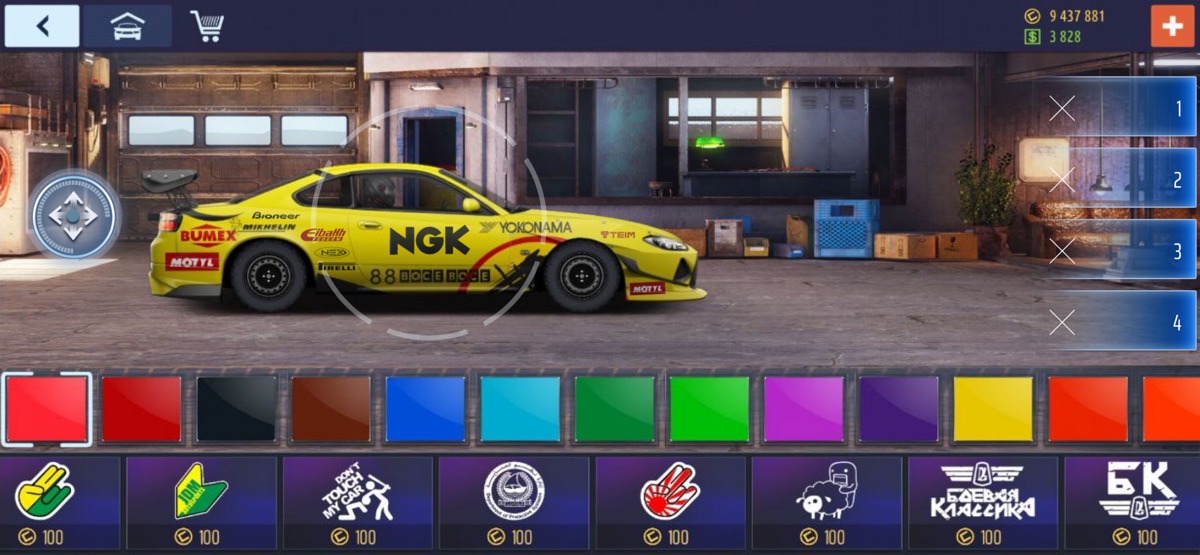Image resolution: width=1200 pixels, height=555 pixels.
Task: Pick the yellow color swatch
Action: (993, 408)
